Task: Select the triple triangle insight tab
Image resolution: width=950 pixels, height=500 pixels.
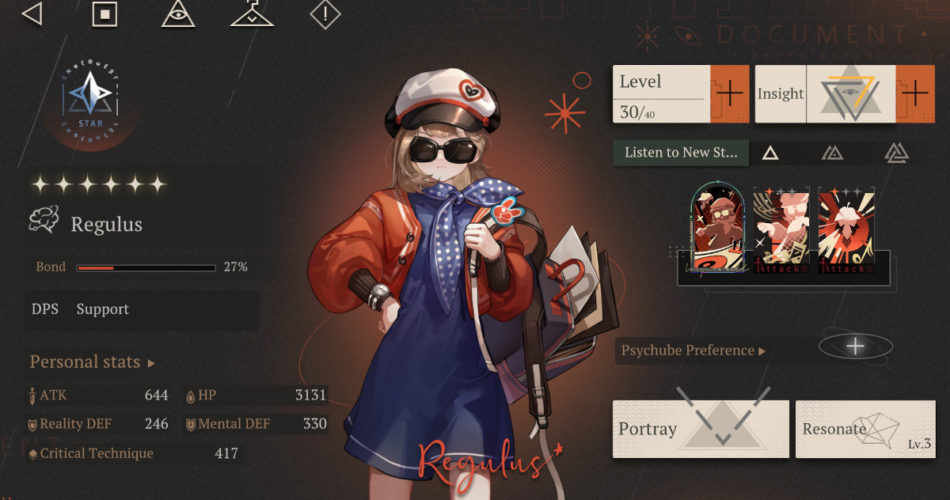Action: click(895, 153)
